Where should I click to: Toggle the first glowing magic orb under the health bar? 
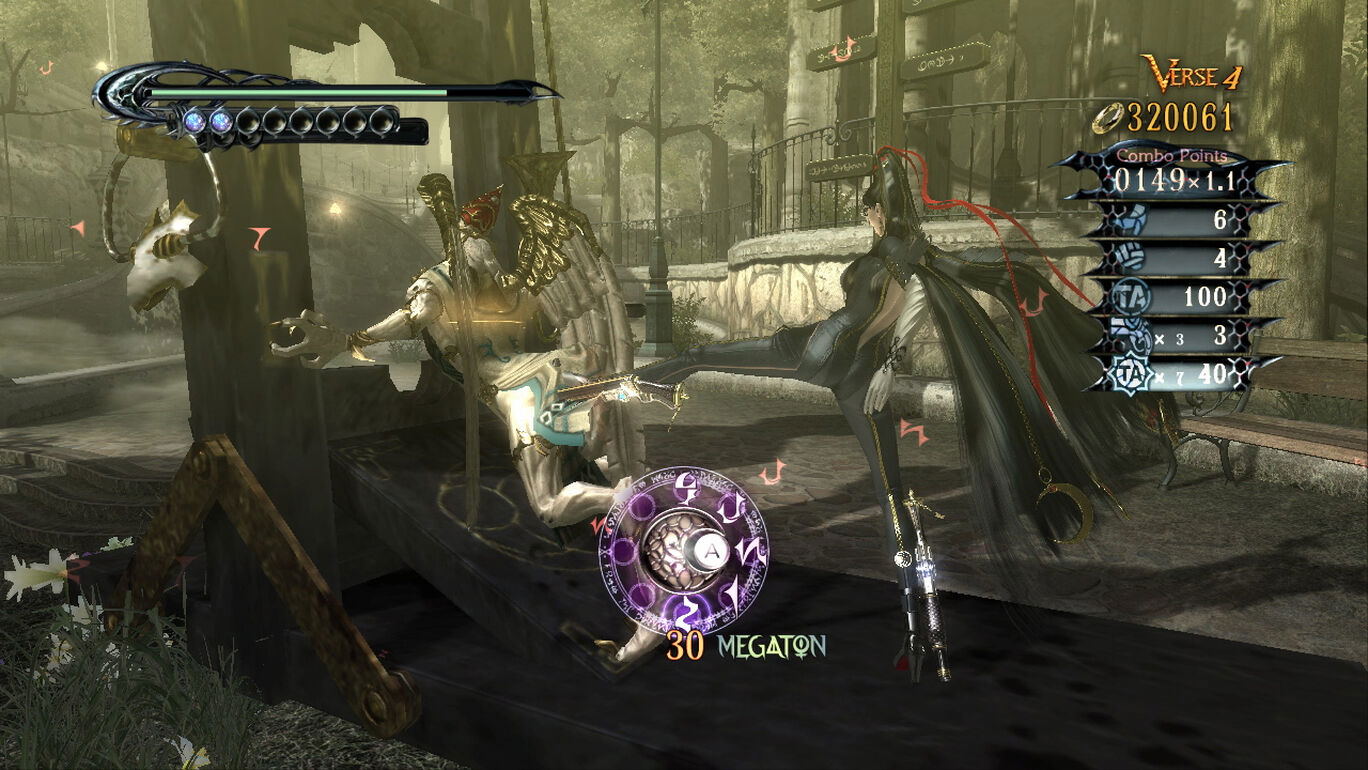194,122
